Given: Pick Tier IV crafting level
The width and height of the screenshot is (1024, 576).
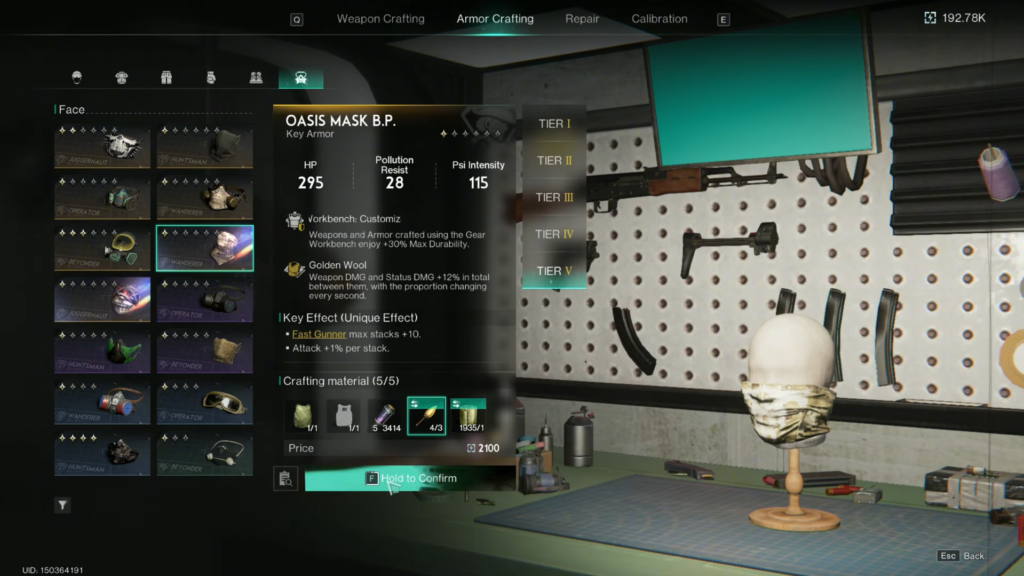Looking at the screenshot, I should tap(554, 234).
